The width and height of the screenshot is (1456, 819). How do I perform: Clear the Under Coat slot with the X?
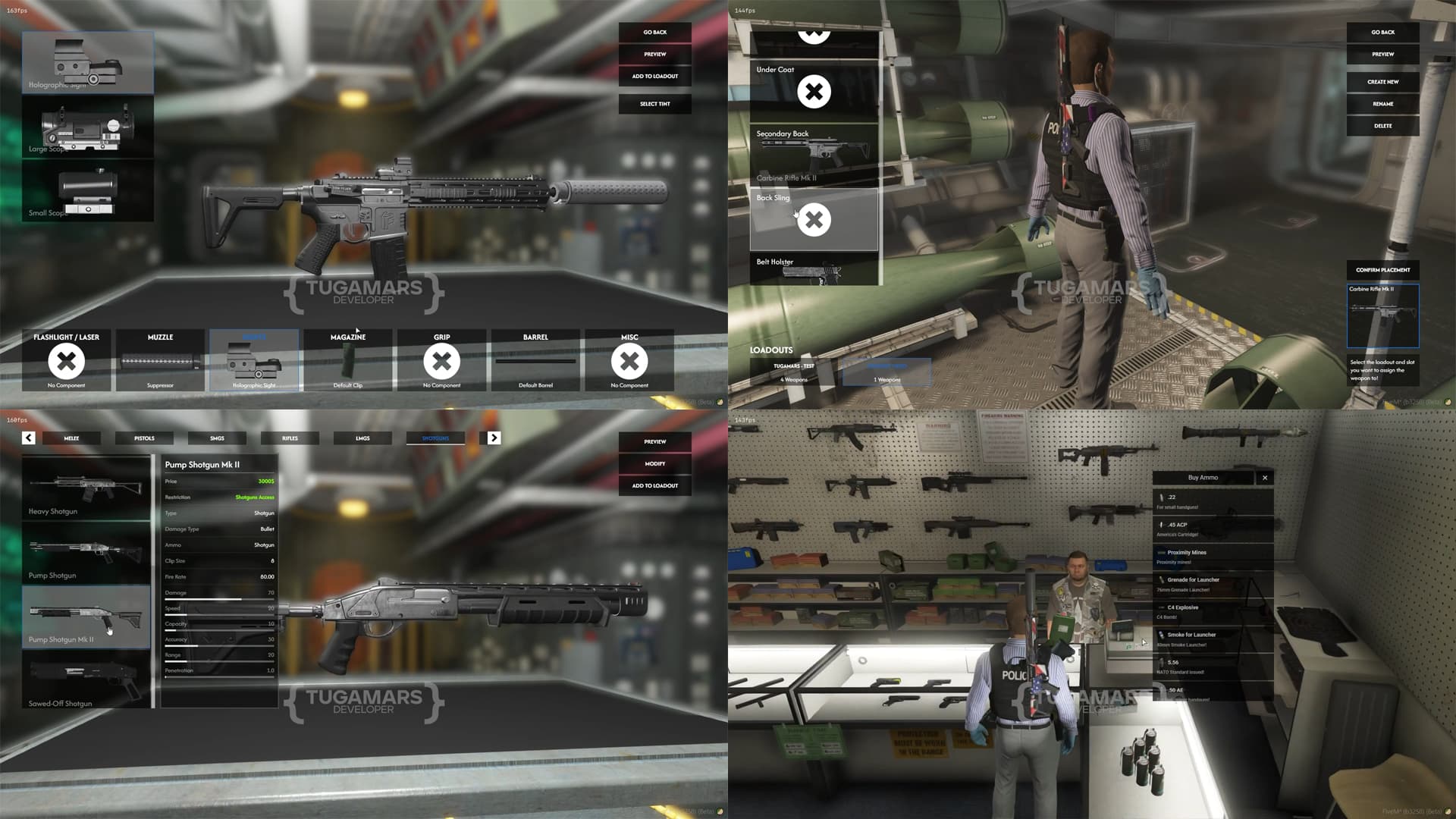pyautogui.click(x=813, y=90)
